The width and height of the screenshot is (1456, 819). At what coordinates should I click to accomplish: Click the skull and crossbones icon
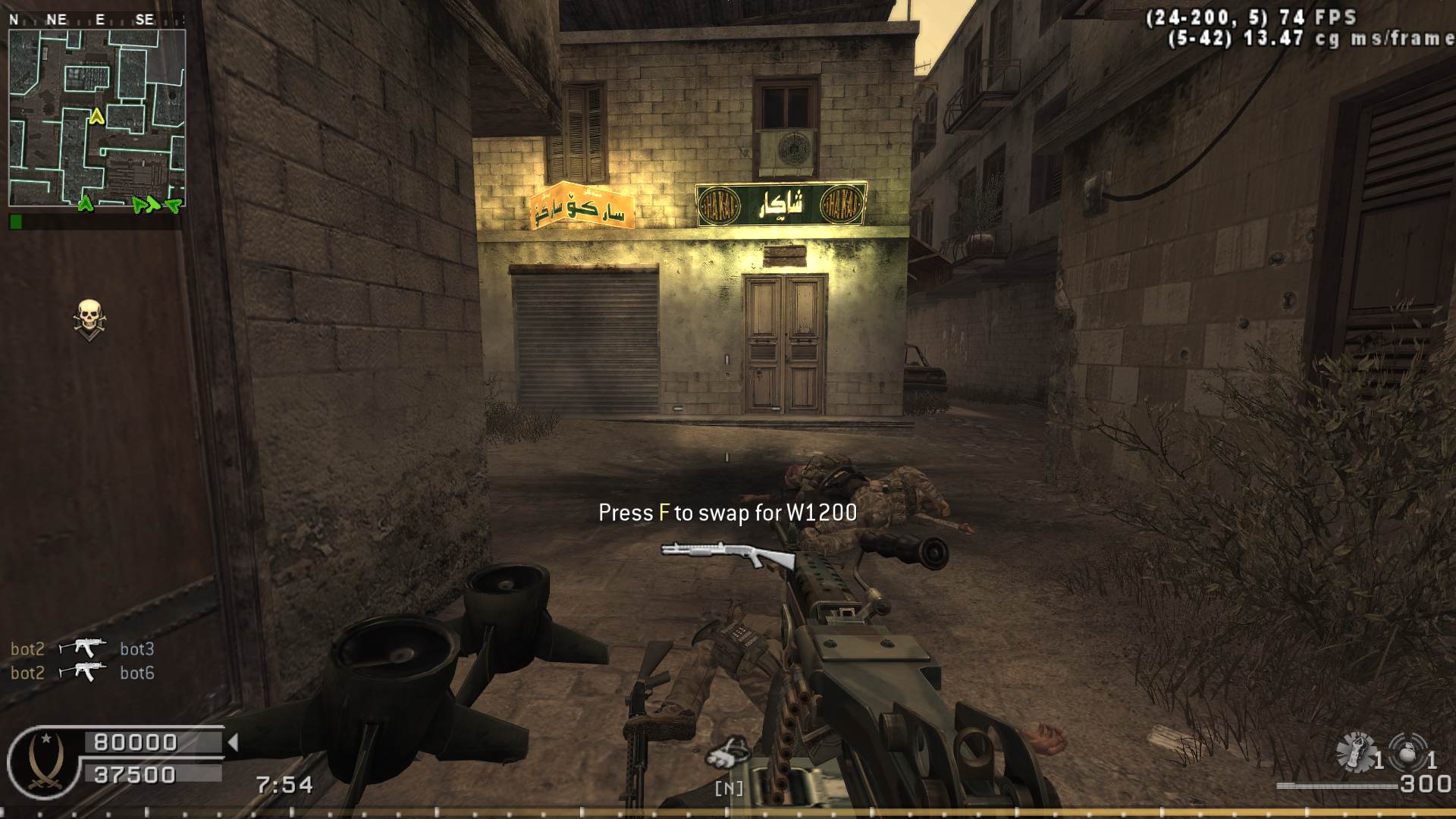89,319
